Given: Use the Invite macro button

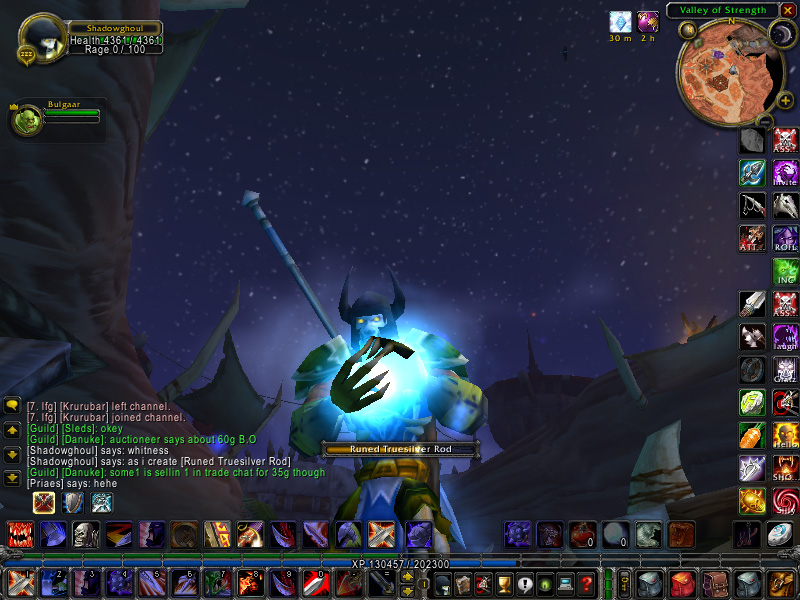Looking at the screenshot, I should [785, 173].
